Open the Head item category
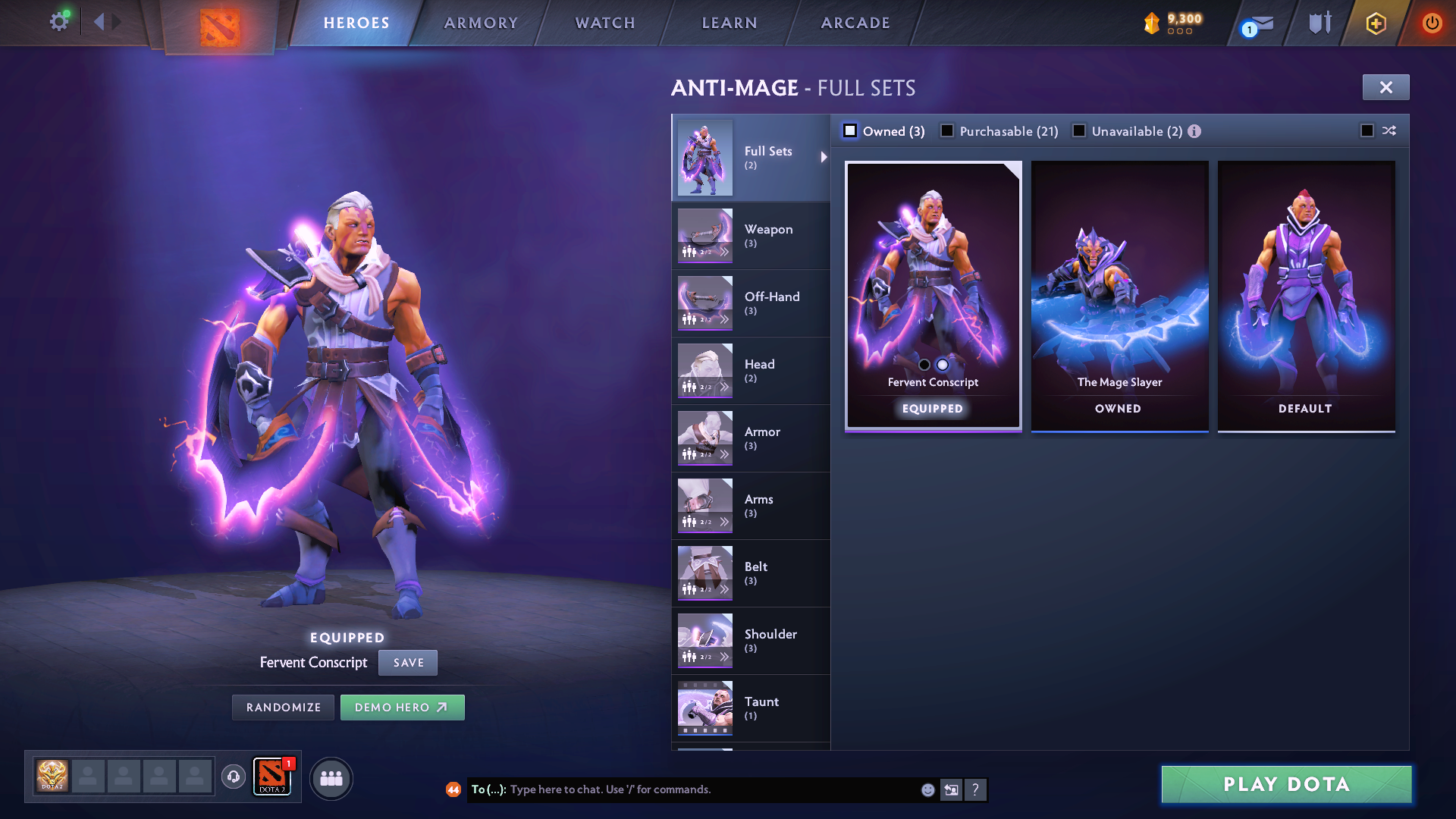The width and height of the screenshot is (1456, 819). [x=751, y=371]
